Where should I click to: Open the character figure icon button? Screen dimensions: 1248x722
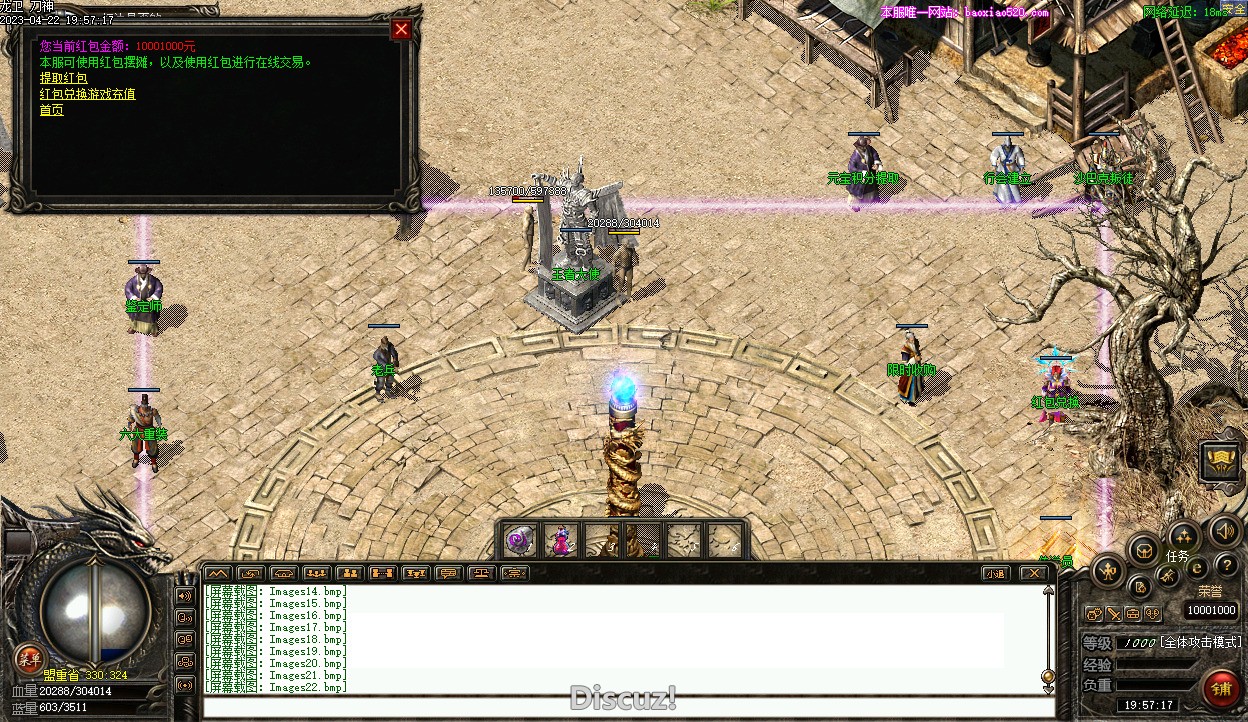1109,573
